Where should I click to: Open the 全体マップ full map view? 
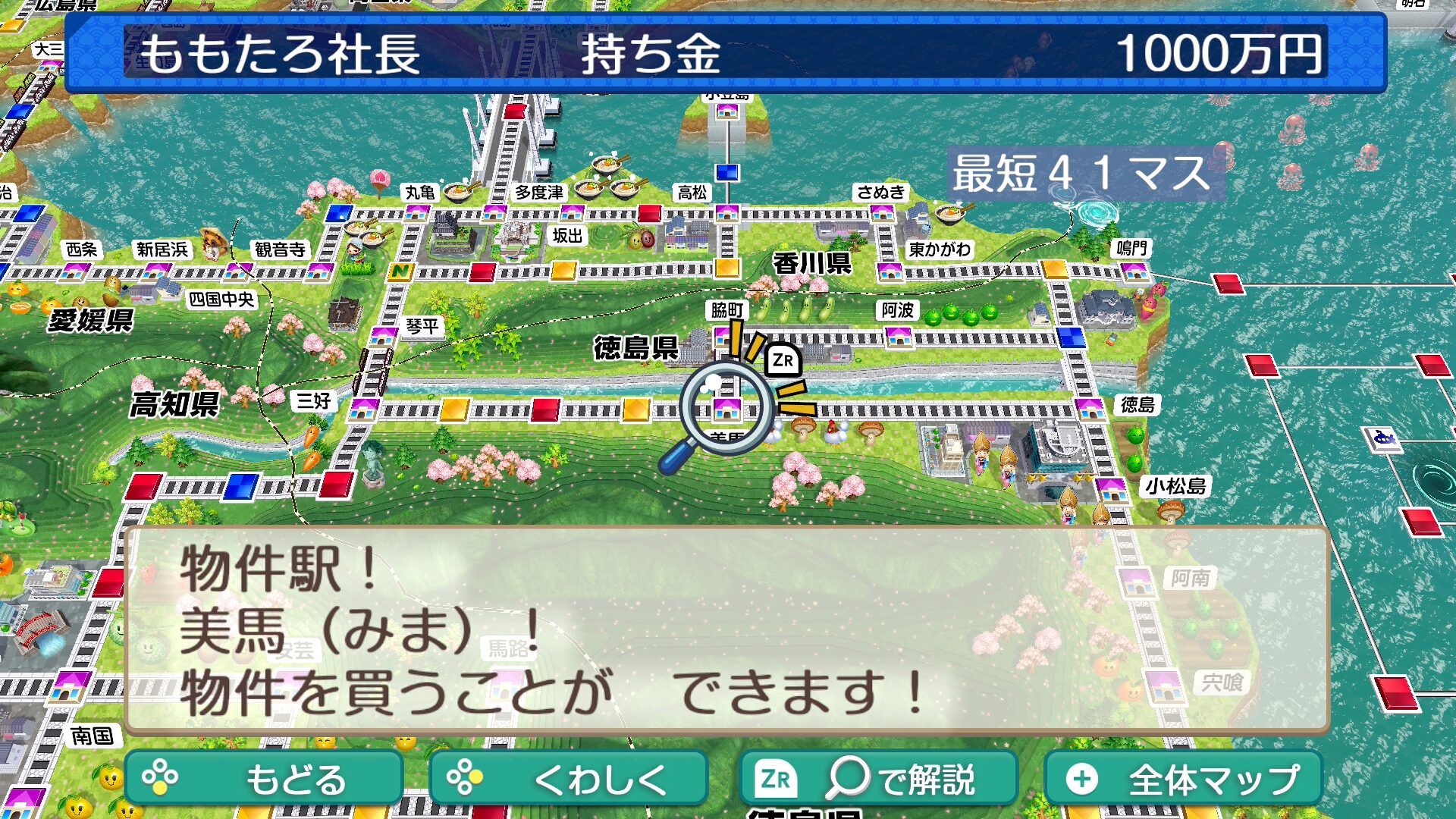1184,779
